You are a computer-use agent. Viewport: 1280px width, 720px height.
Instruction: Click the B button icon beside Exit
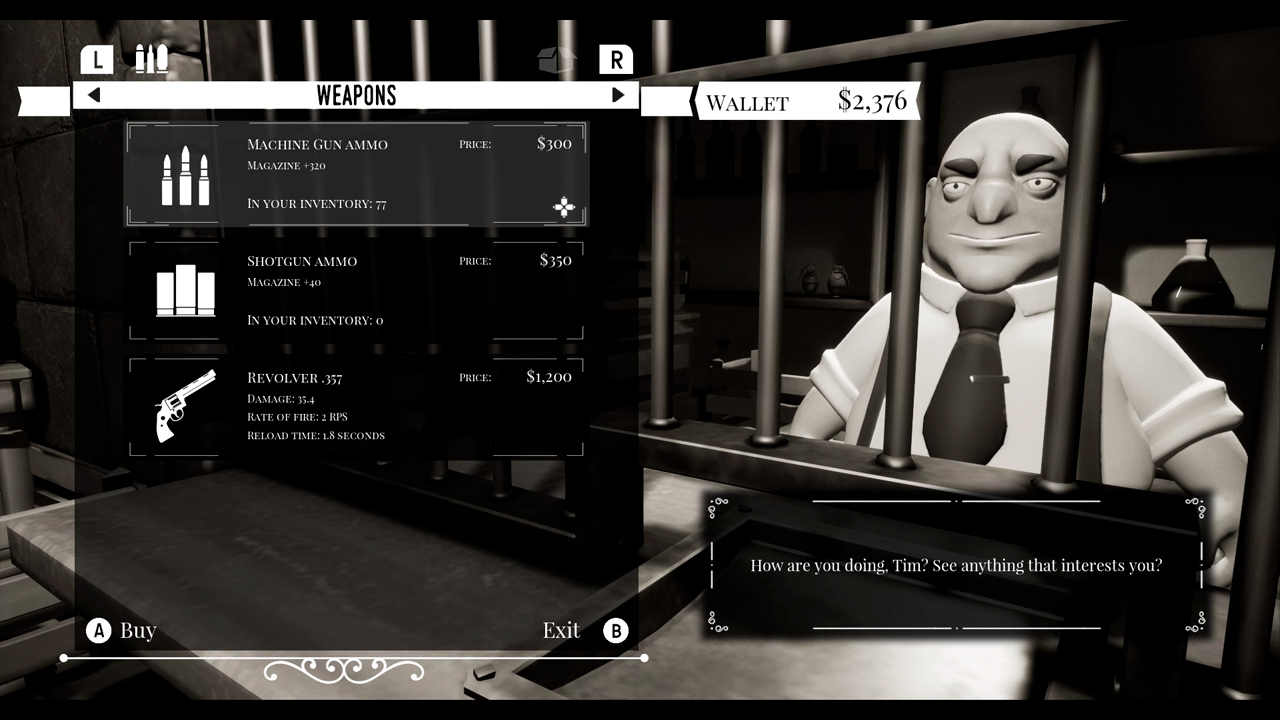pyautogui.click(x=616, y=630)
